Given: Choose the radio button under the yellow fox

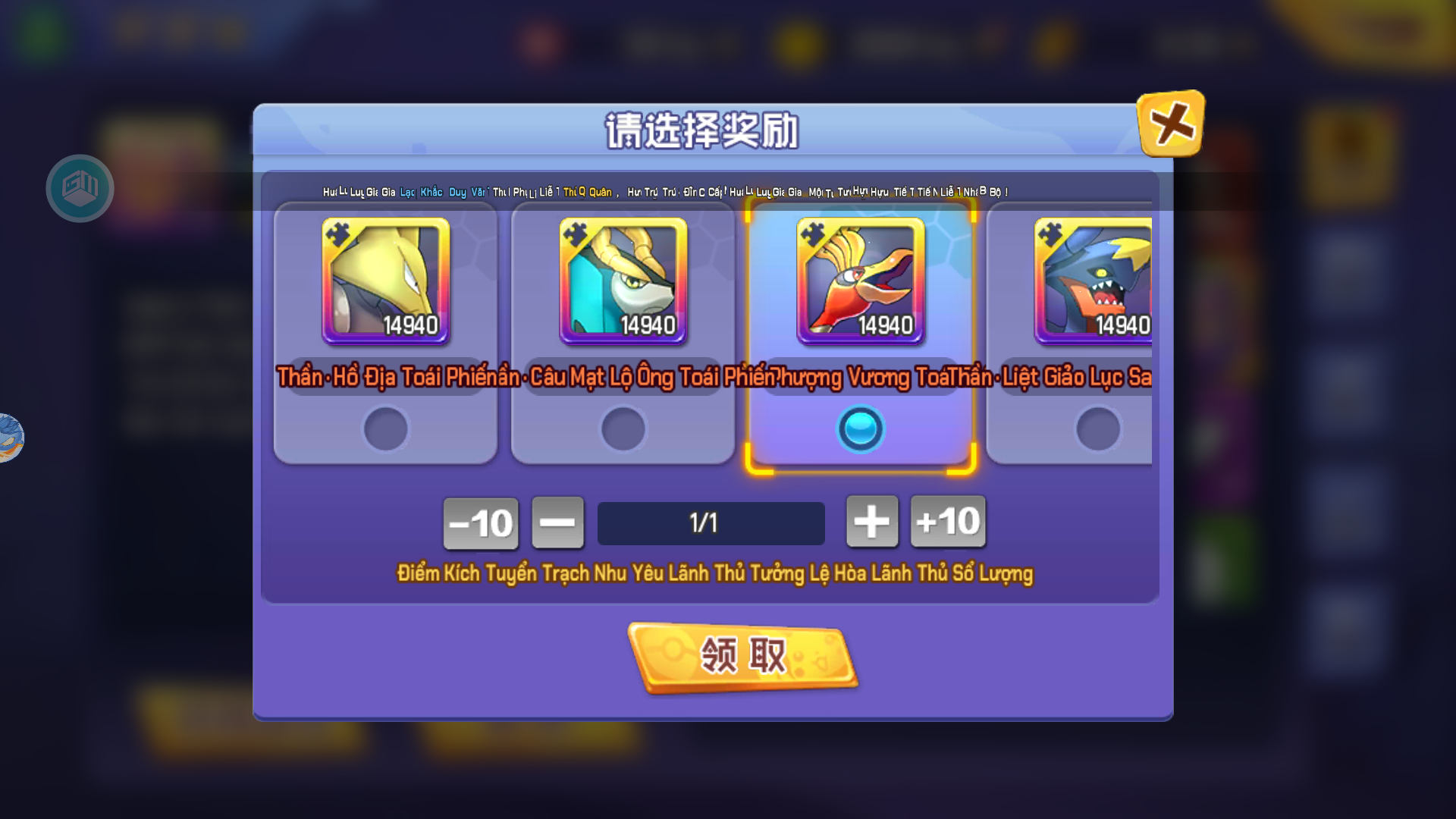Looking at the screenshot, I should (385, 429).
